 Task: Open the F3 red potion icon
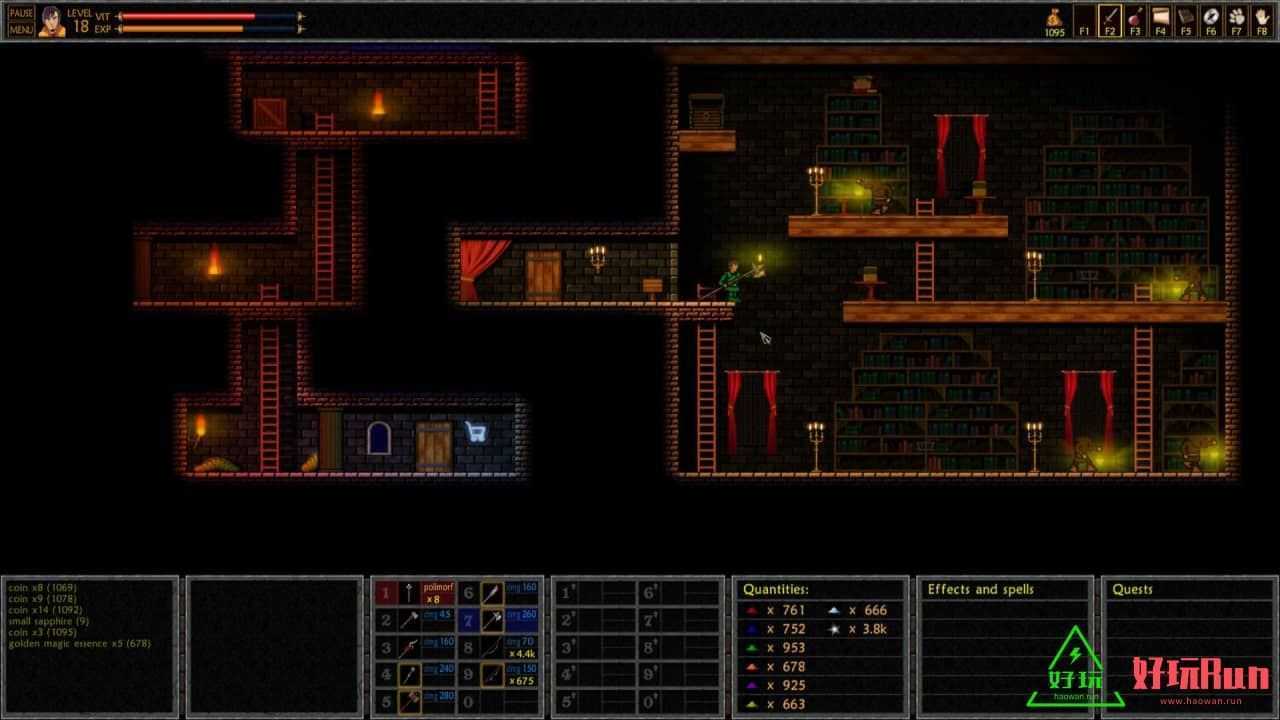1135,17
